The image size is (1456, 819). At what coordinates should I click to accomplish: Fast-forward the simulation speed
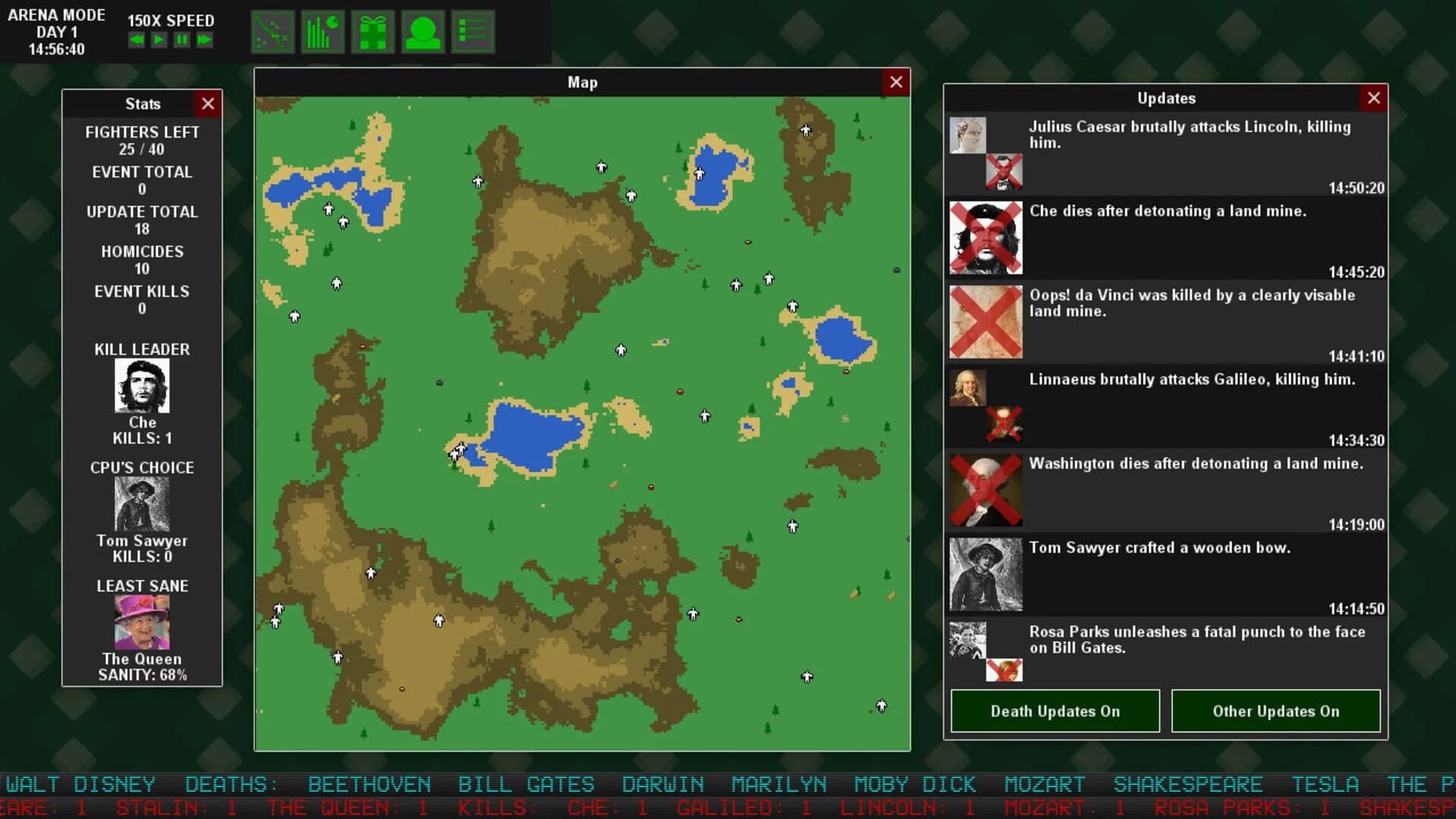point(202,40)
